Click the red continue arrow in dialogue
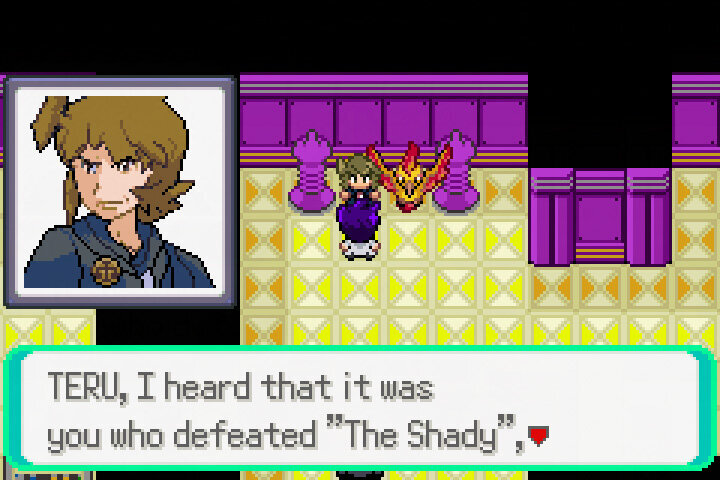The height and width of the screenshot is (480, 720). pos(539,436)
